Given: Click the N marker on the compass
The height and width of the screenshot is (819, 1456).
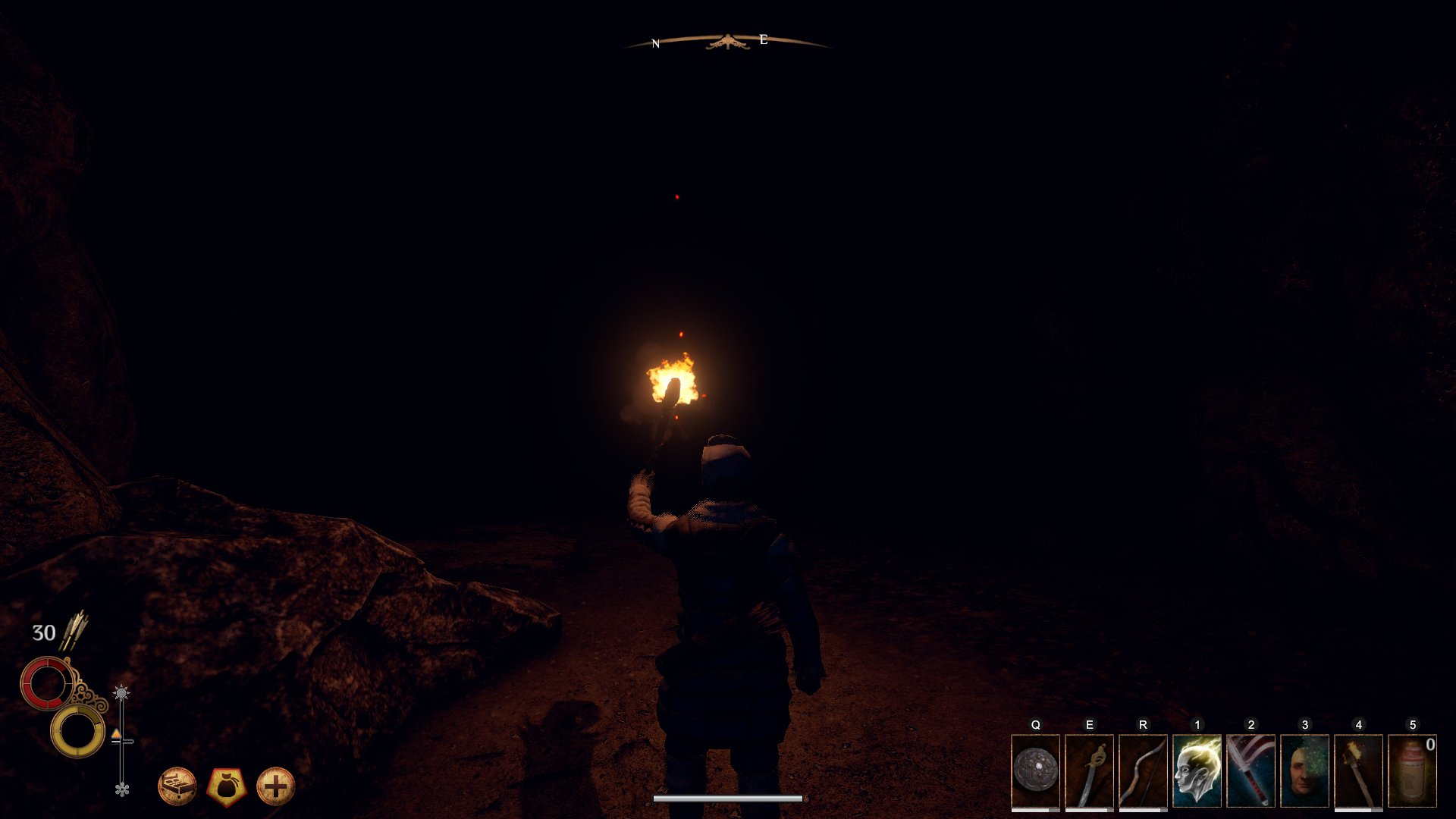Looking at the screenshot, I should [x=654, y=42].
